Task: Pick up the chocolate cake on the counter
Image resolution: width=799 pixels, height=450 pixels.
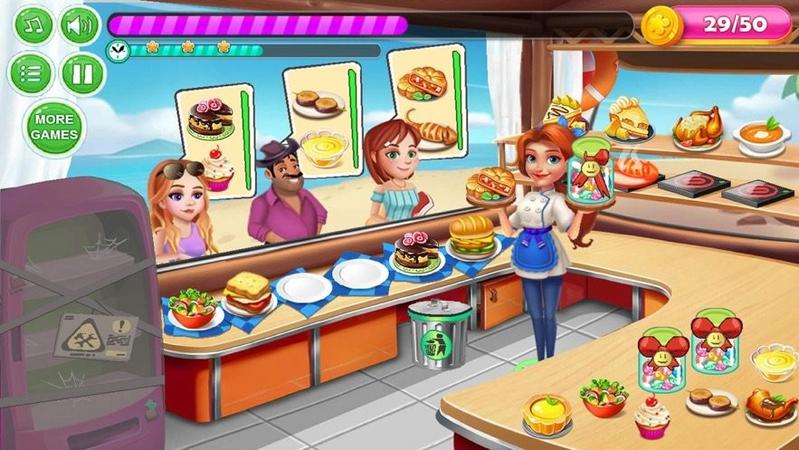Action: coord(416,253)
